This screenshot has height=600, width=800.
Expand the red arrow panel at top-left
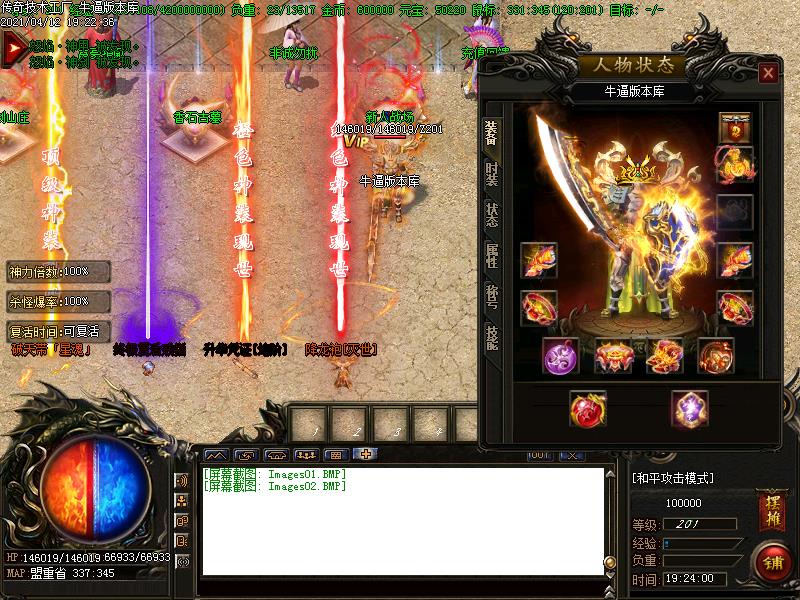[x=14, y=47]
